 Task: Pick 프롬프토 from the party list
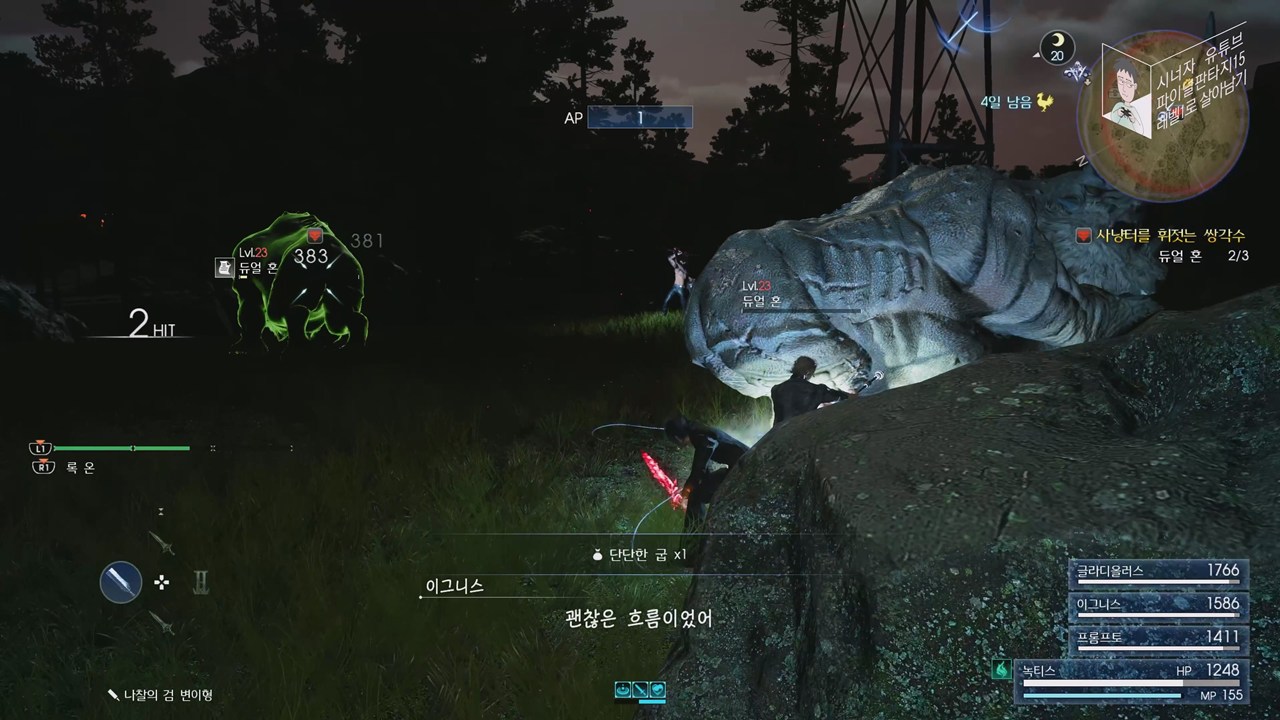coord(1158,637)
